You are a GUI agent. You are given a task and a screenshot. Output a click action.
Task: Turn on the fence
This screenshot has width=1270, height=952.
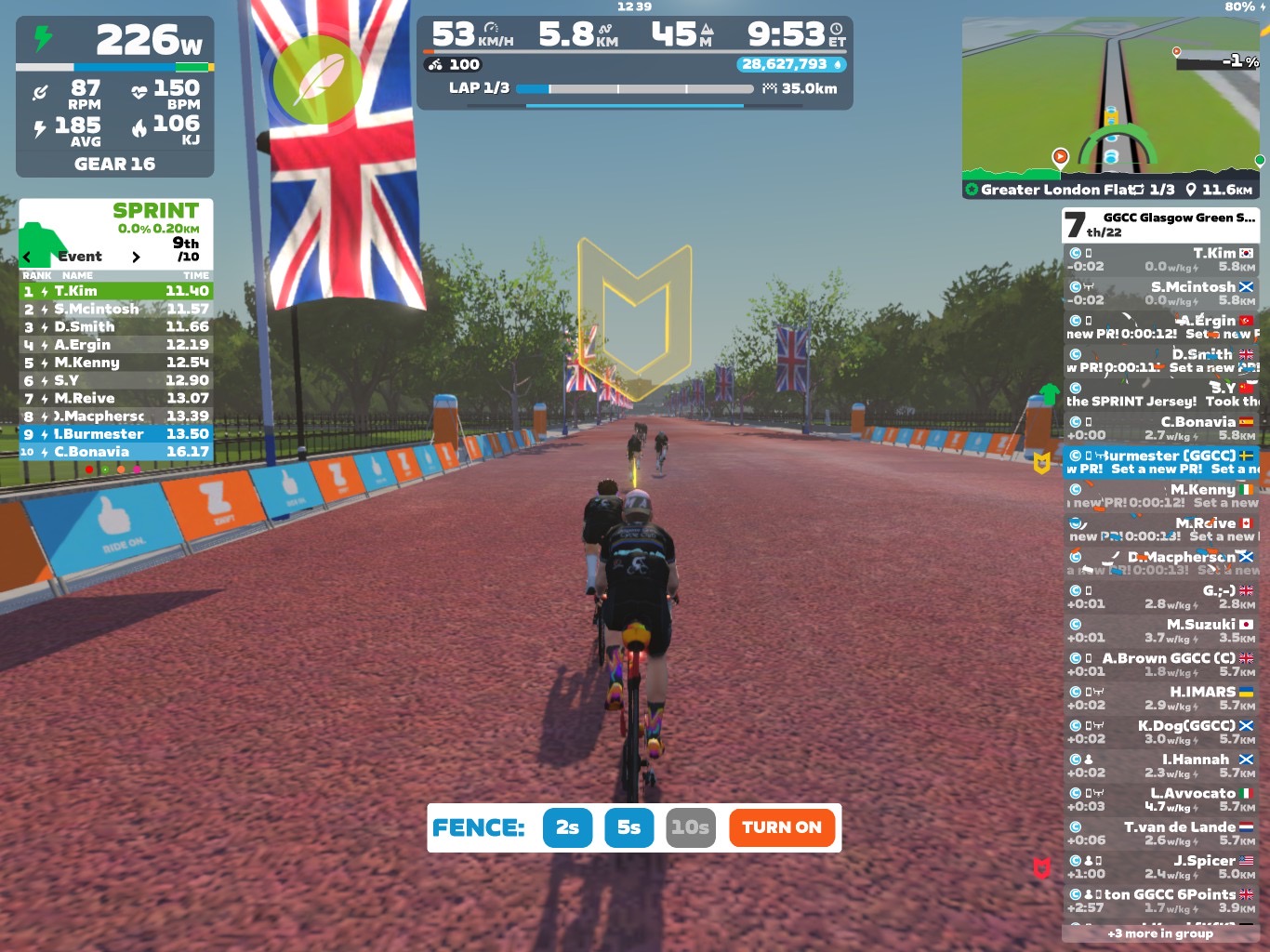(x=781, y=827)
